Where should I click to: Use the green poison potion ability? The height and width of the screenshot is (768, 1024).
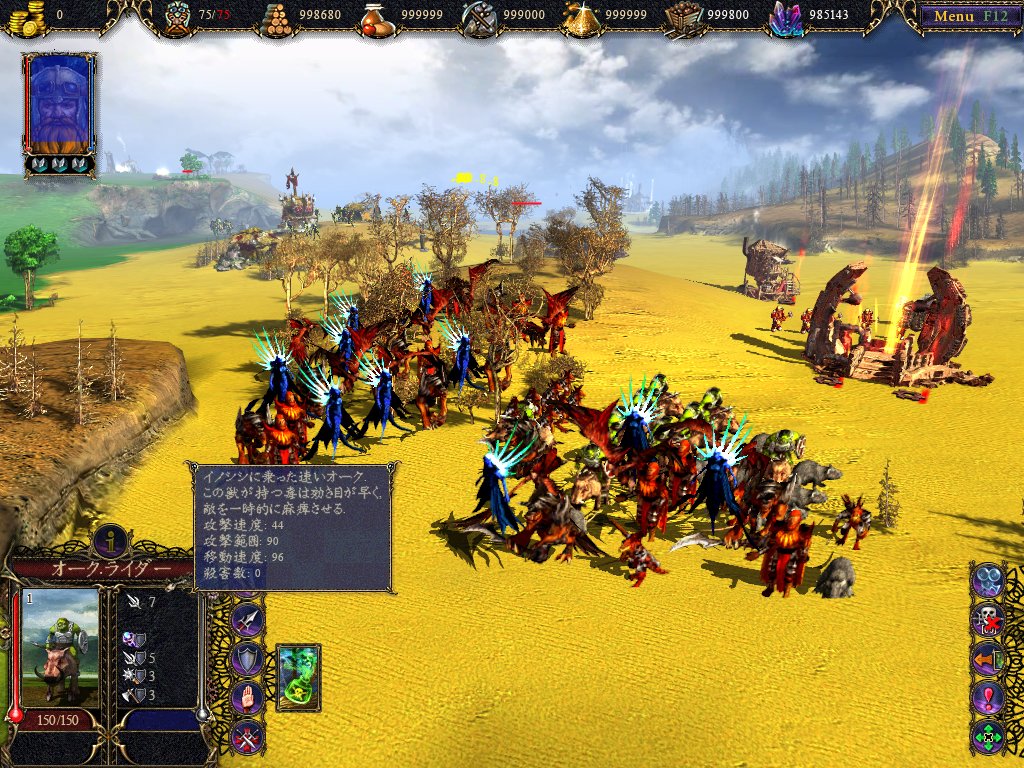point(297,677)
